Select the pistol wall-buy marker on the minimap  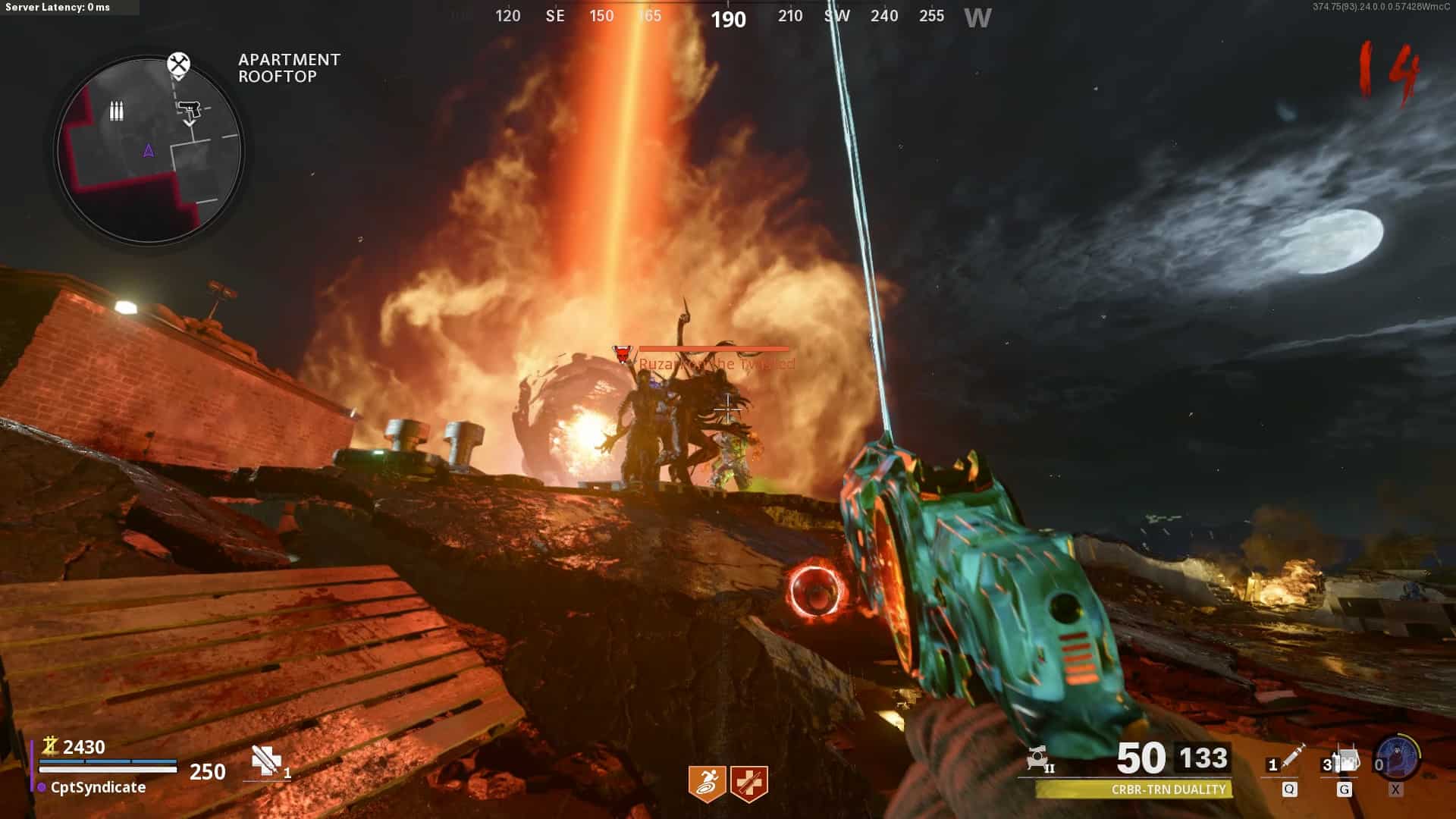[x=189, y=111]
